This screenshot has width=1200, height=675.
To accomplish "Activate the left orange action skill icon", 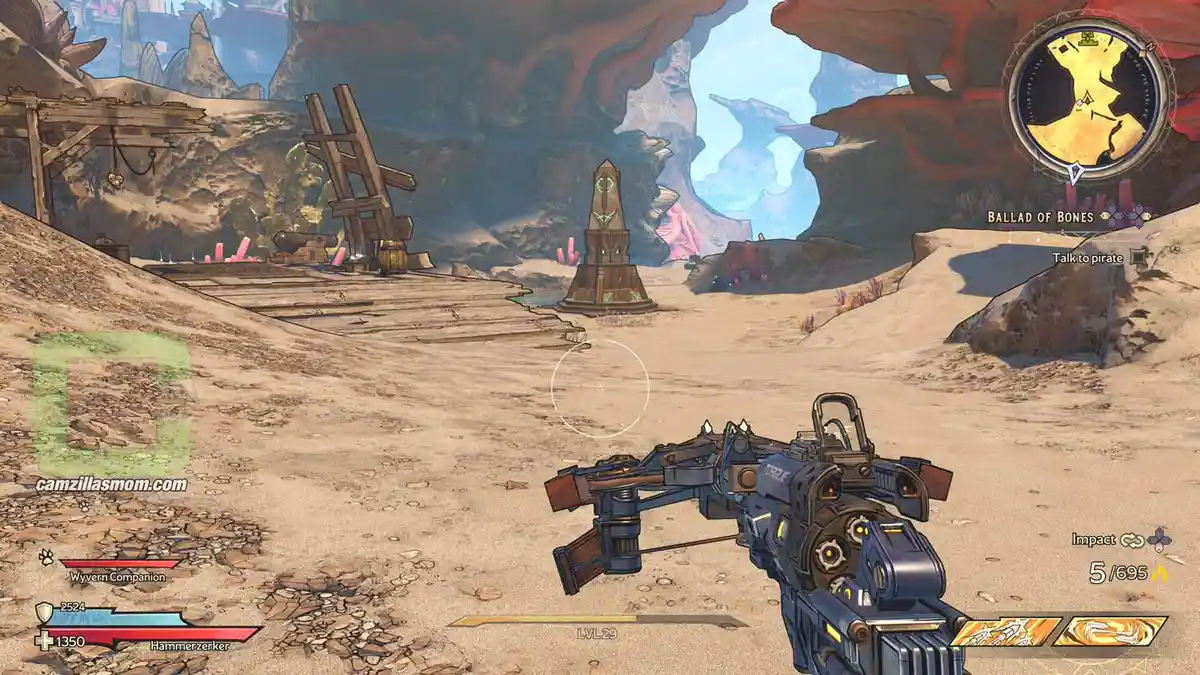I will tap(1006, 631).
